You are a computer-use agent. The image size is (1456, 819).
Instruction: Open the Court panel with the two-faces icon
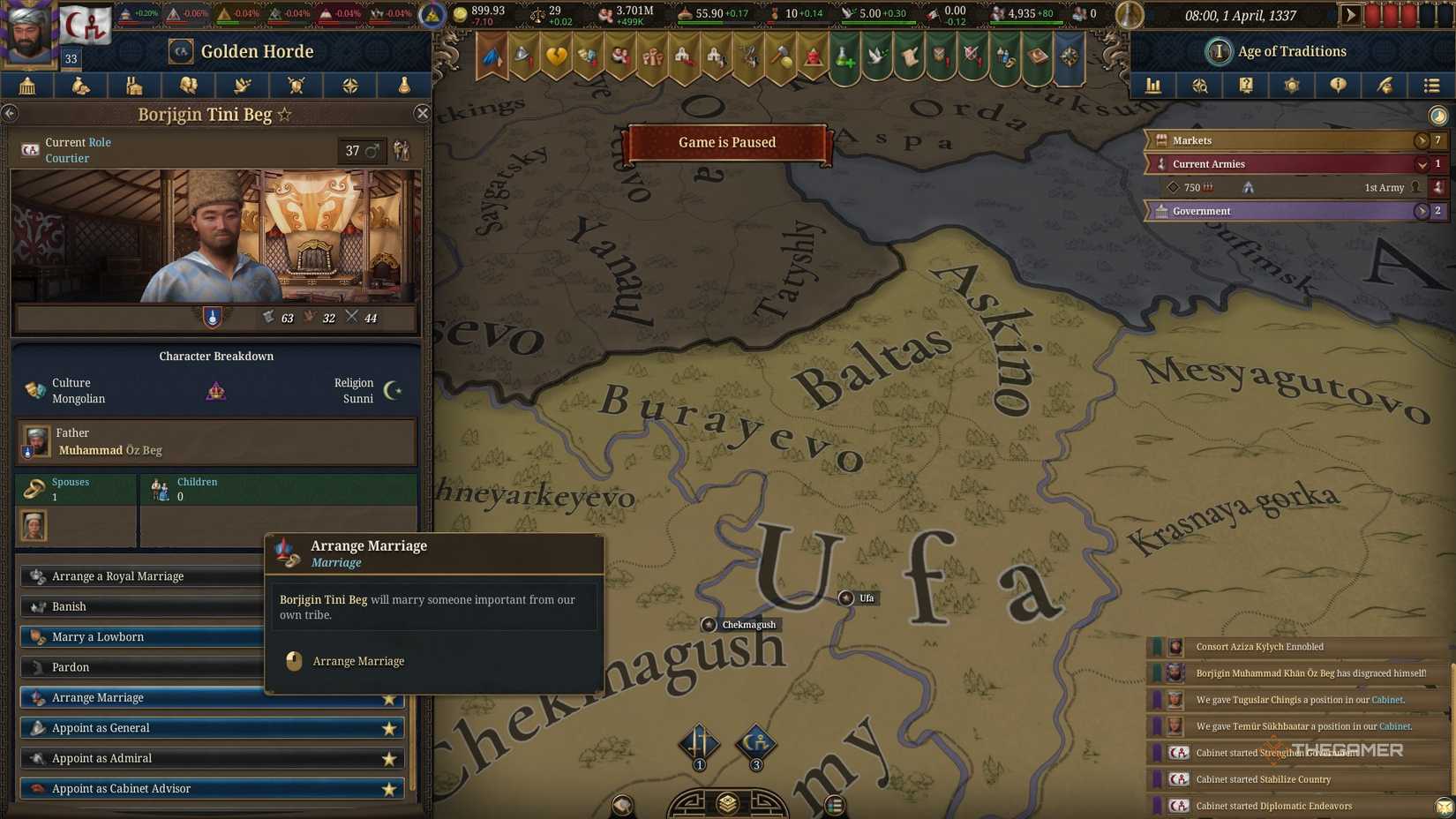click(189, 86)
